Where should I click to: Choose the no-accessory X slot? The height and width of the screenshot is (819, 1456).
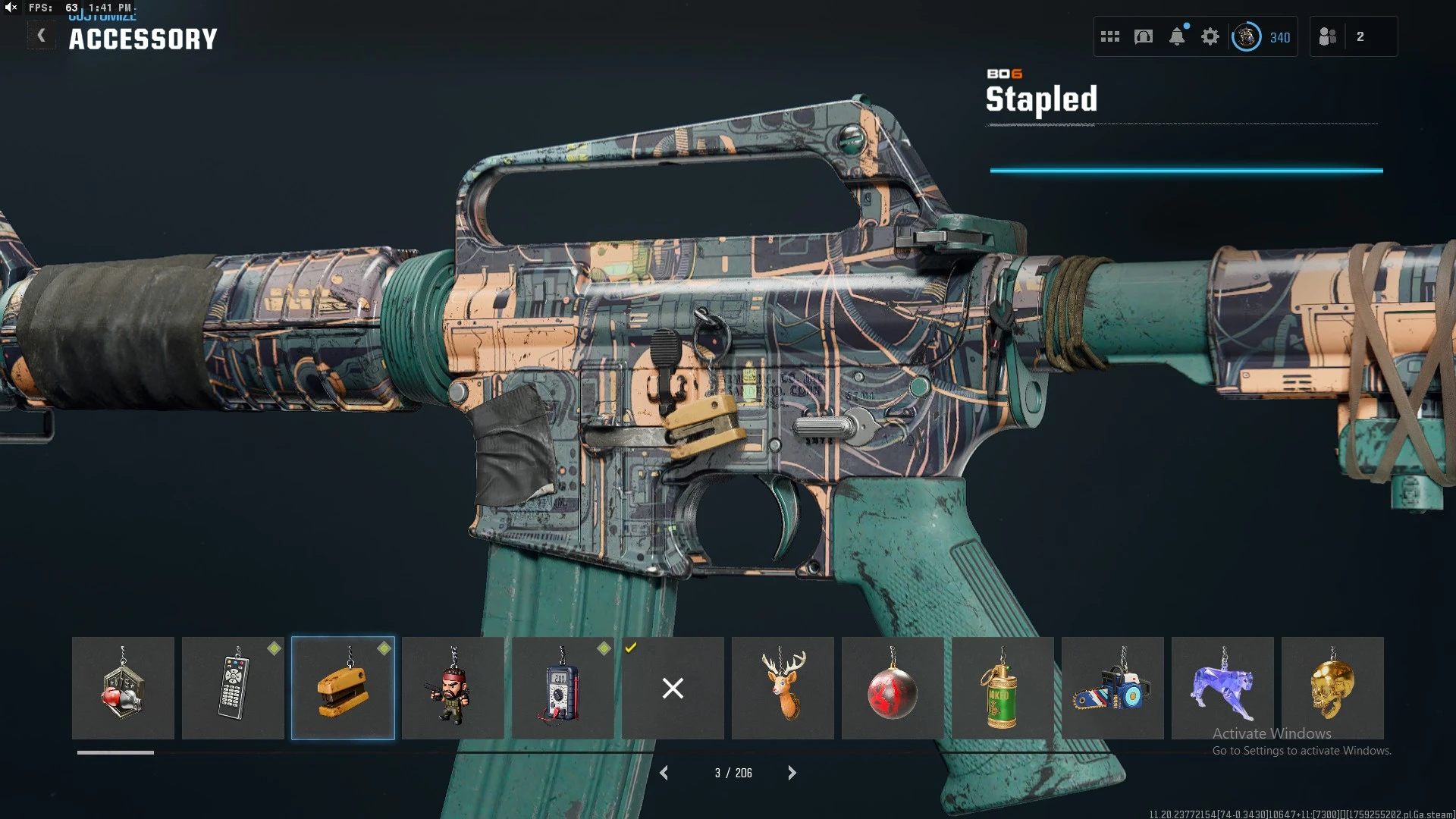(x=673, y=688)
